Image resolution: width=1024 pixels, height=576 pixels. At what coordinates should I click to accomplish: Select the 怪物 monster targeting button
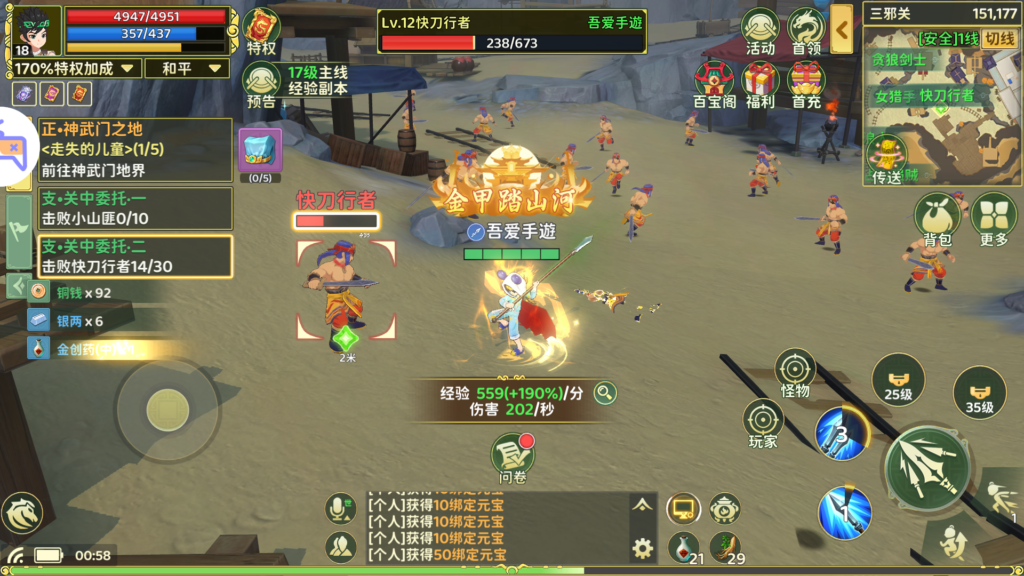(795, 372)
